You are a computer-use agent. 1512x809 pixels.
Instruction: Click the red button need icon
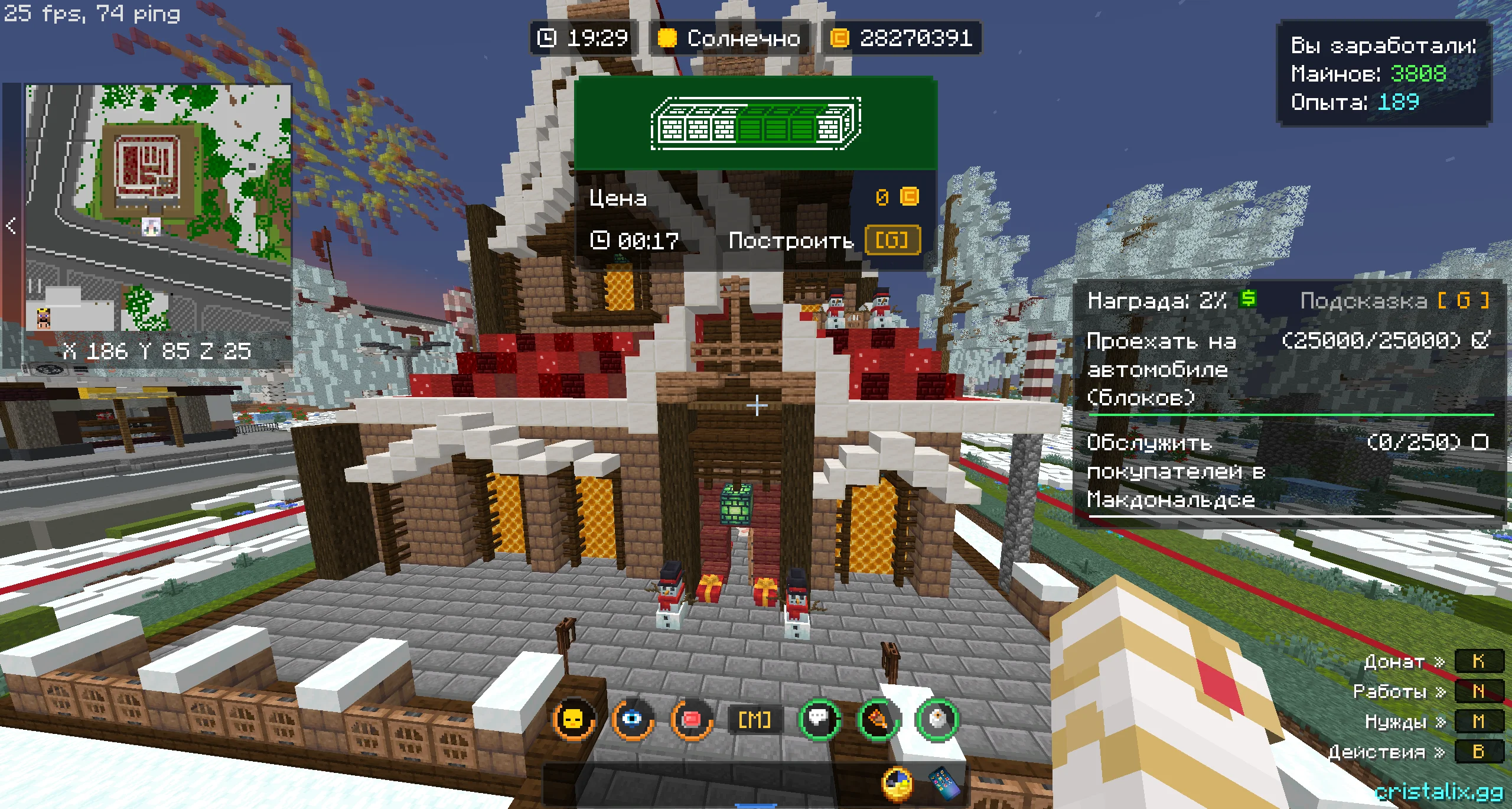pos(691,719)
